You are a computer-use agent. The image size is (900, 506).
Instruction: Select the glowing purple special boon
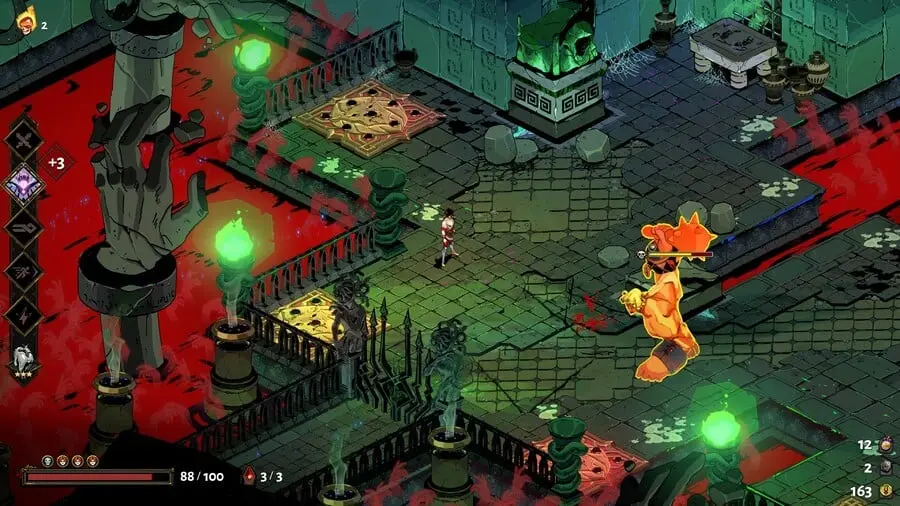pyautogui.click(x=23, y=183)
